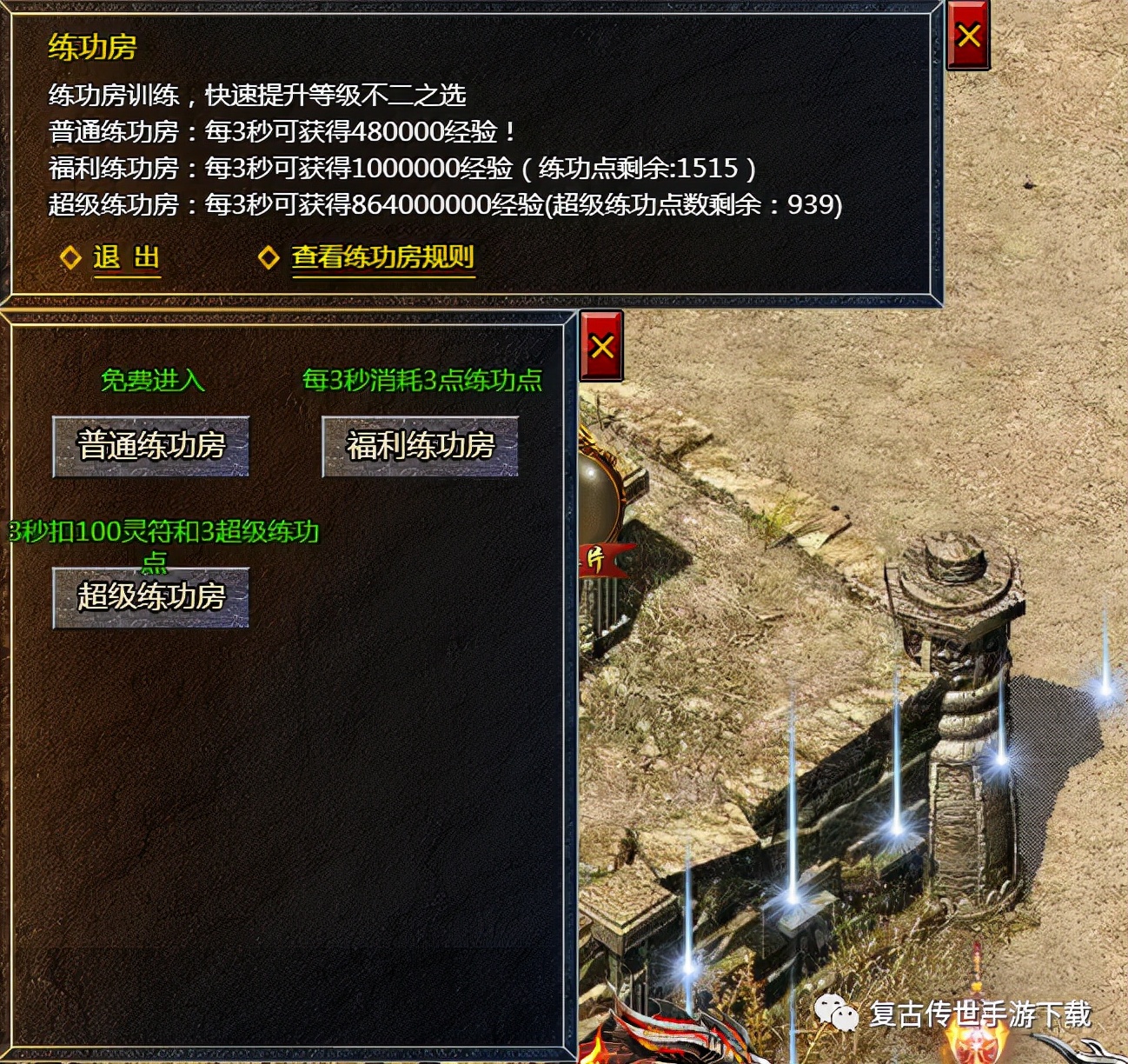The width and height of the screenshot is (1128, 1064).
Task: Click the yellow diamond icon beside 退出
Action: (70, 256)
